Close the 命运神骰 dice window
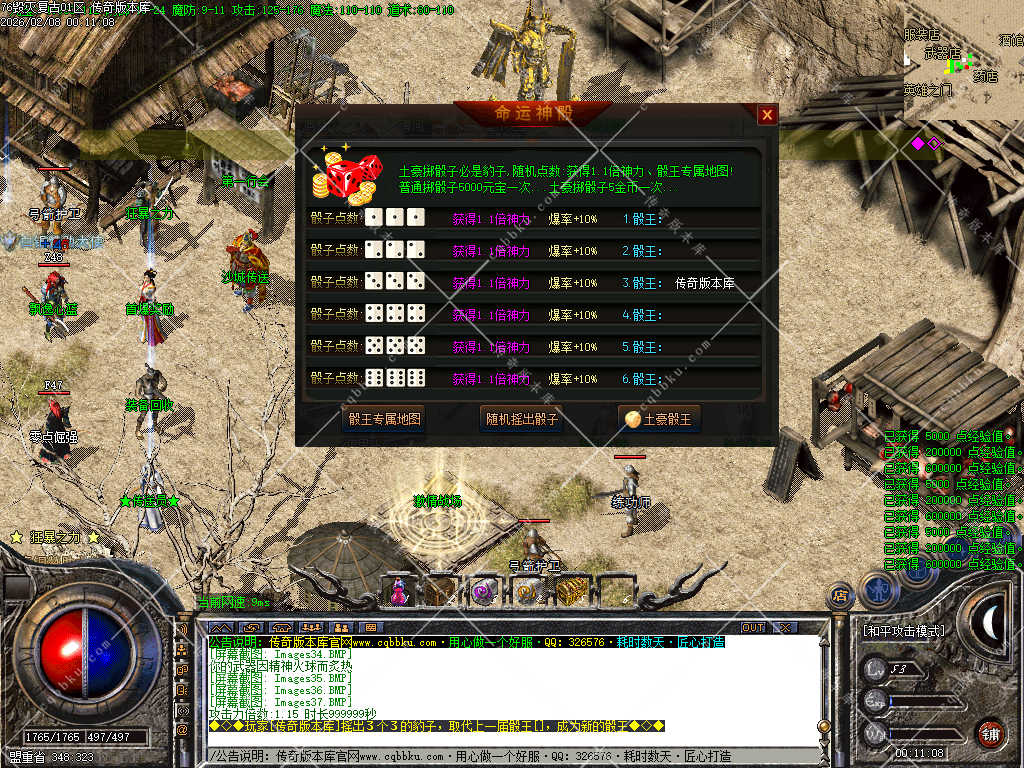The width and height of the screenshot is (1024, 768). click(x=767, y=115)
